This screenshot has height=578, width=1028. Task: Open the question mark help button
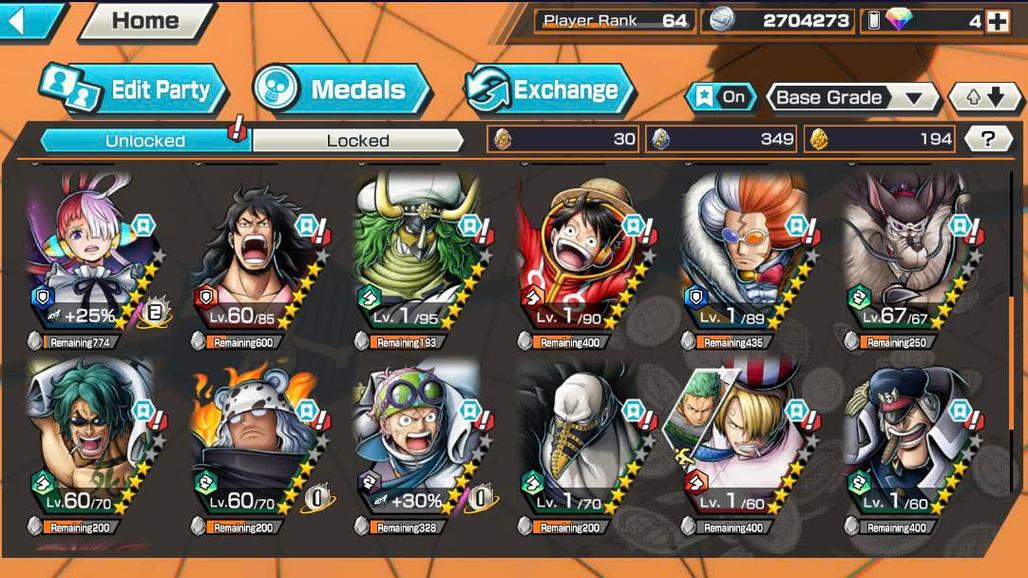pyautogui.click(x=988, y=139)
